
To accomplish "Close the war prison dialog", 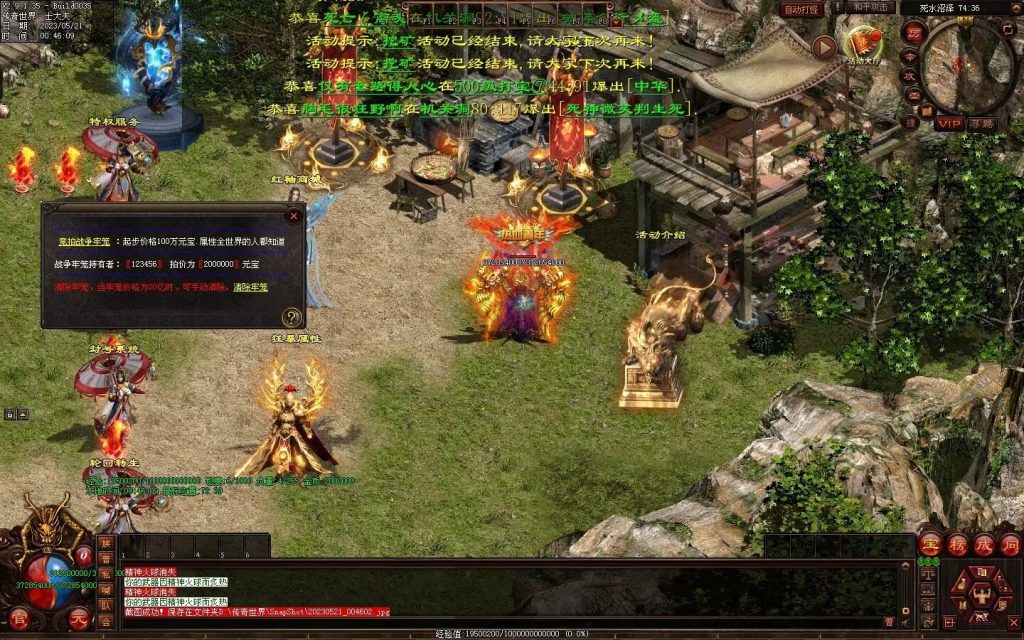I will (293, 214).
